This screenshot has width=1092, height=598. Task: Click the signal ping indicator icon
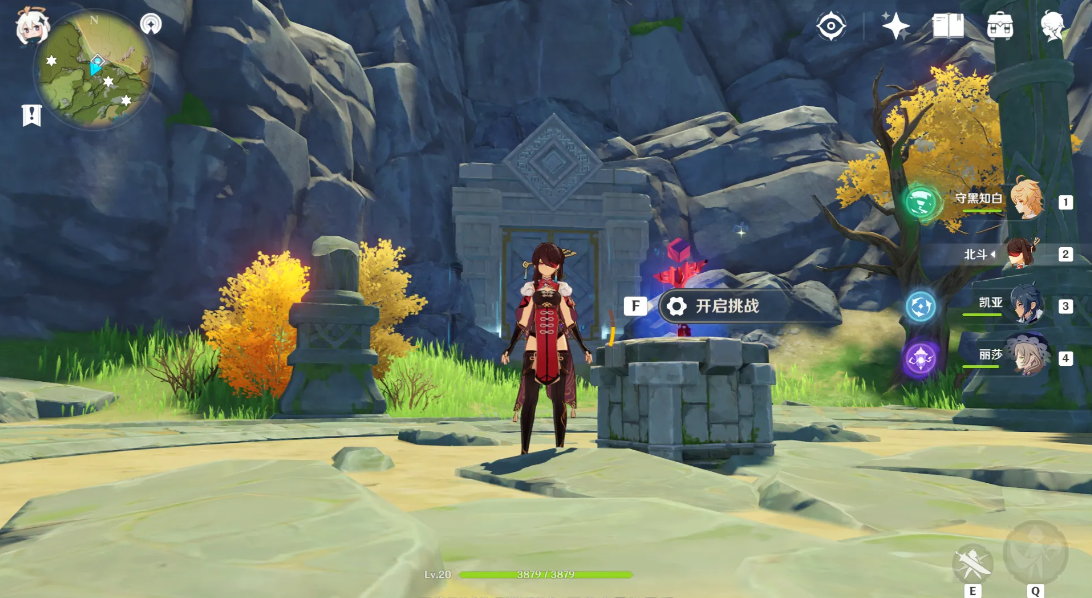point(150,22)
